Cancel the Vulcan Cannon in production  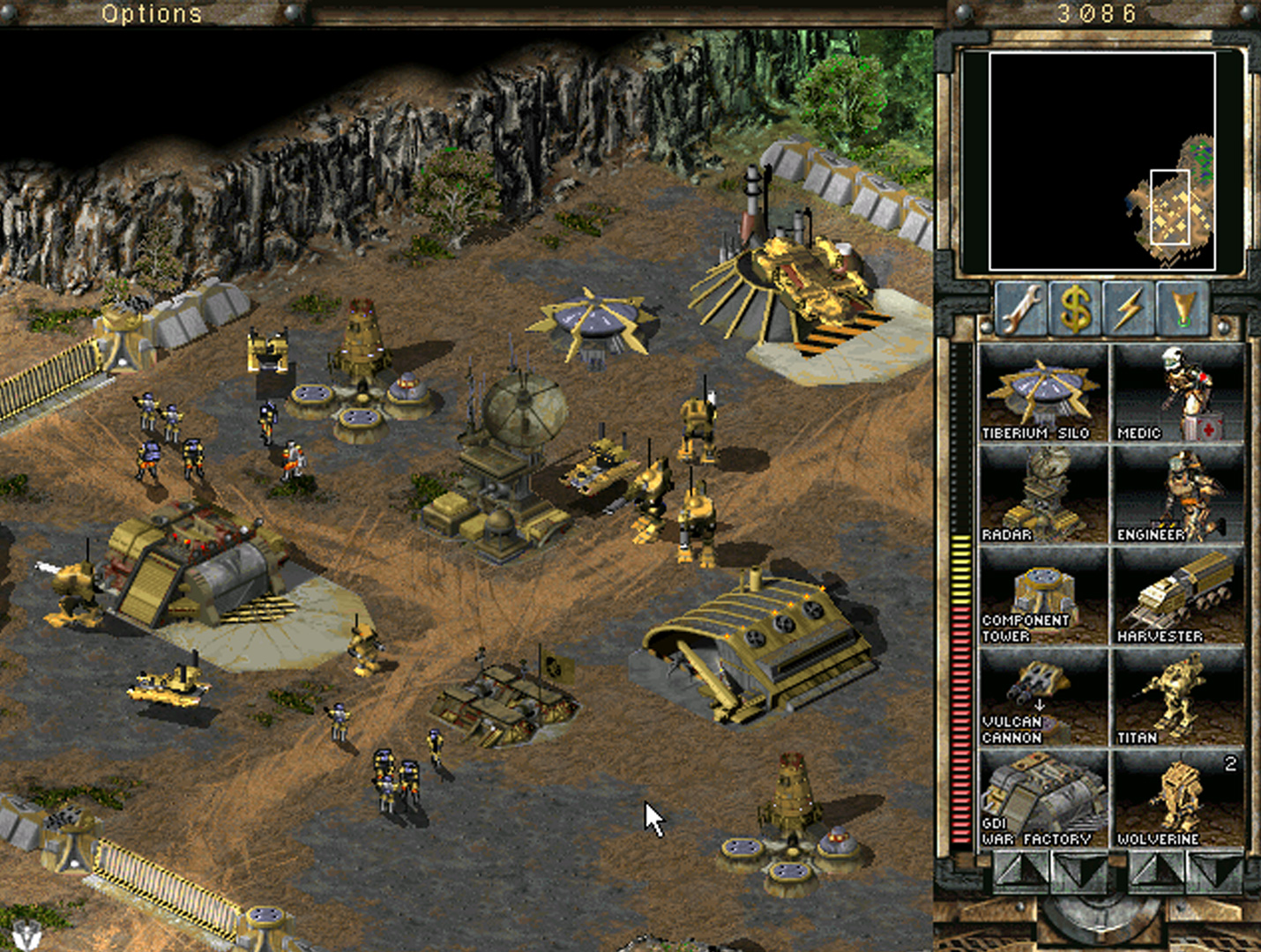1043,696
